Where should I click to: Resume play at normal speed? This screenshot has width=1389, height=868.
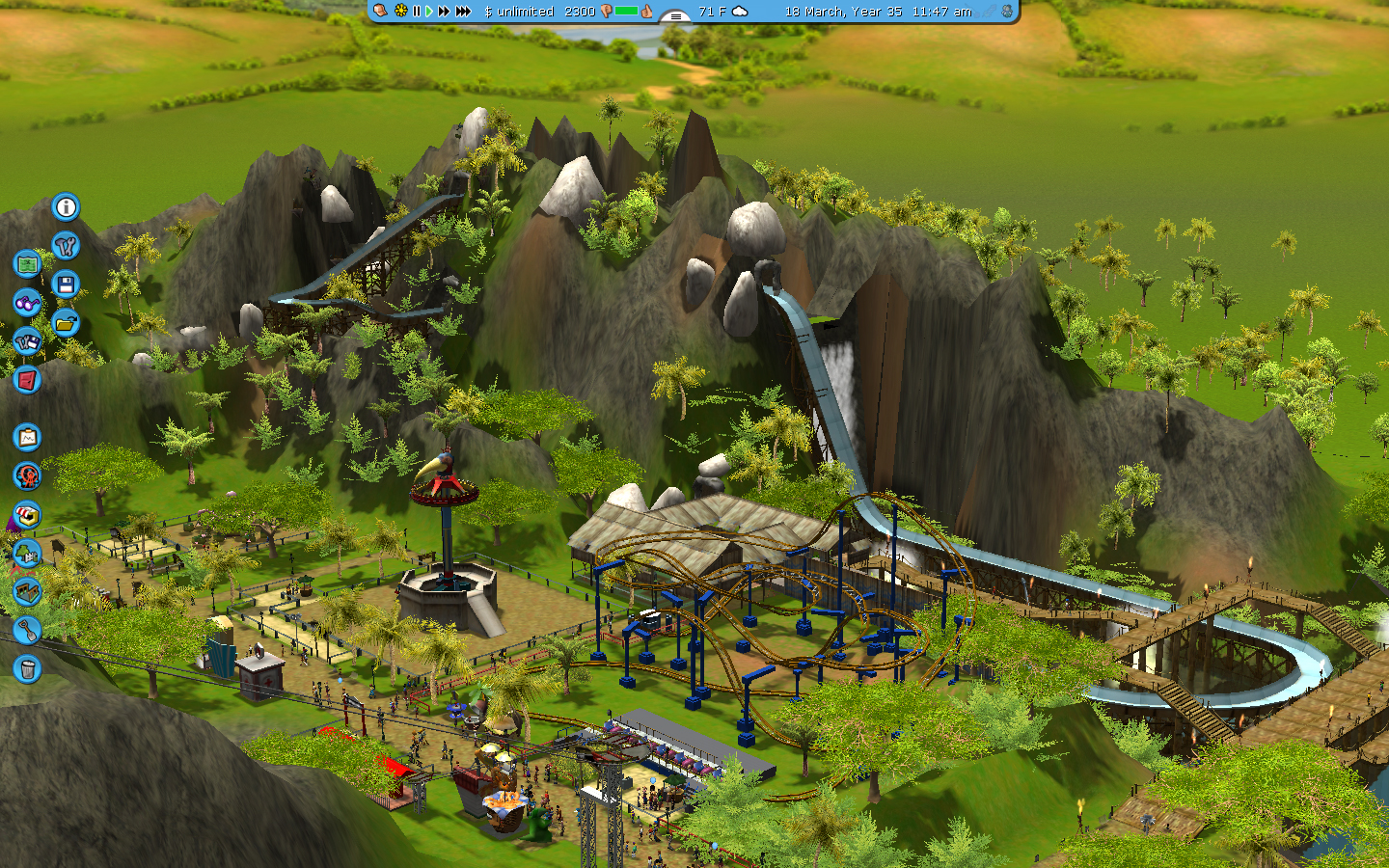pos(429,11)
